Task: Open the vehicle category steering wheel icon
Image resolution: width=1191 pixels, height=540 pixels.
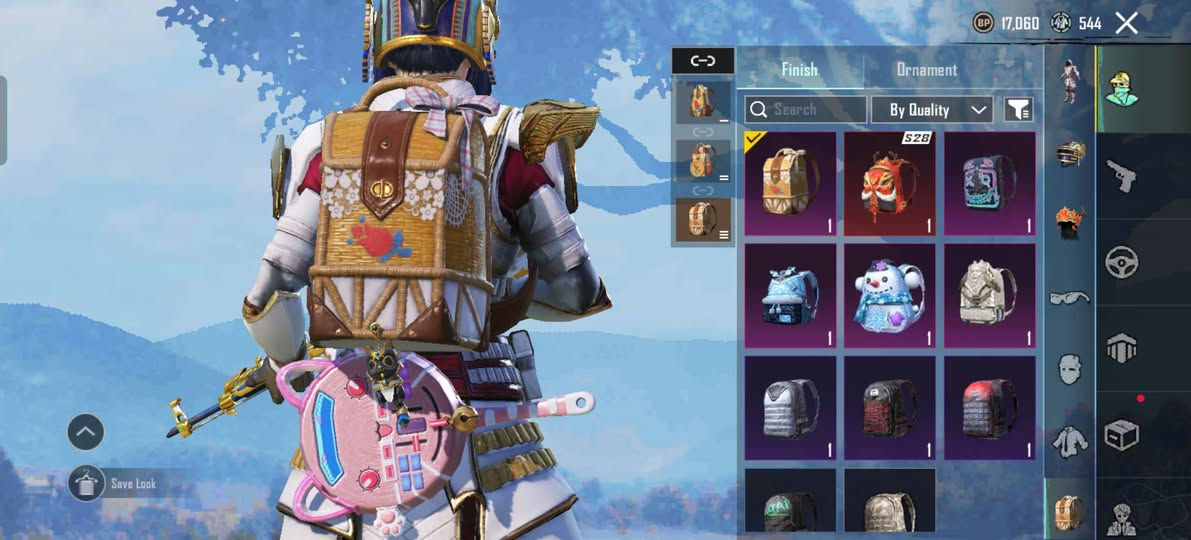Action: coord(1121,262)
